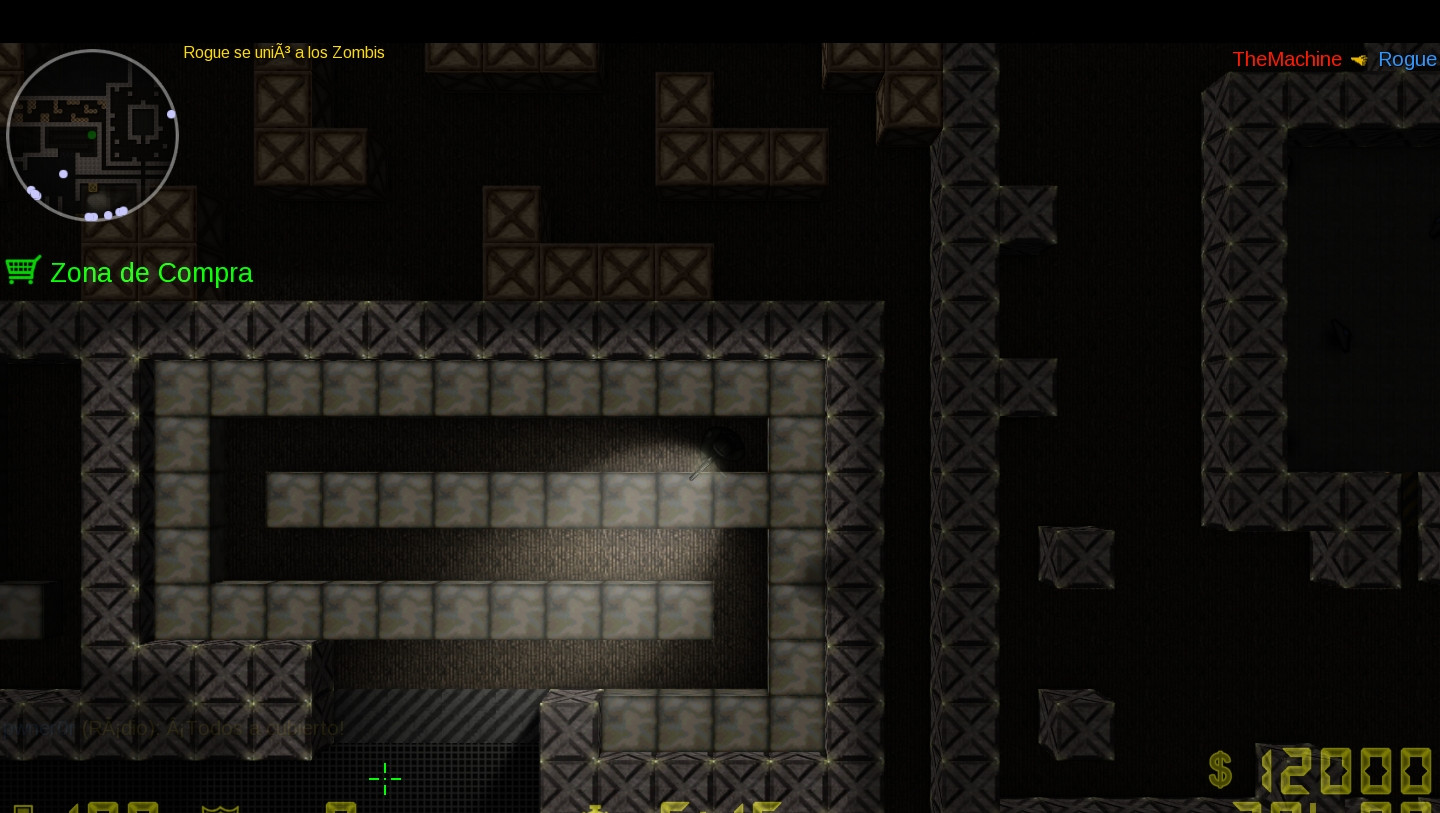Select the dollar sign money icon
Viewport: 1440px width, 813px height.
[1219, 770]
